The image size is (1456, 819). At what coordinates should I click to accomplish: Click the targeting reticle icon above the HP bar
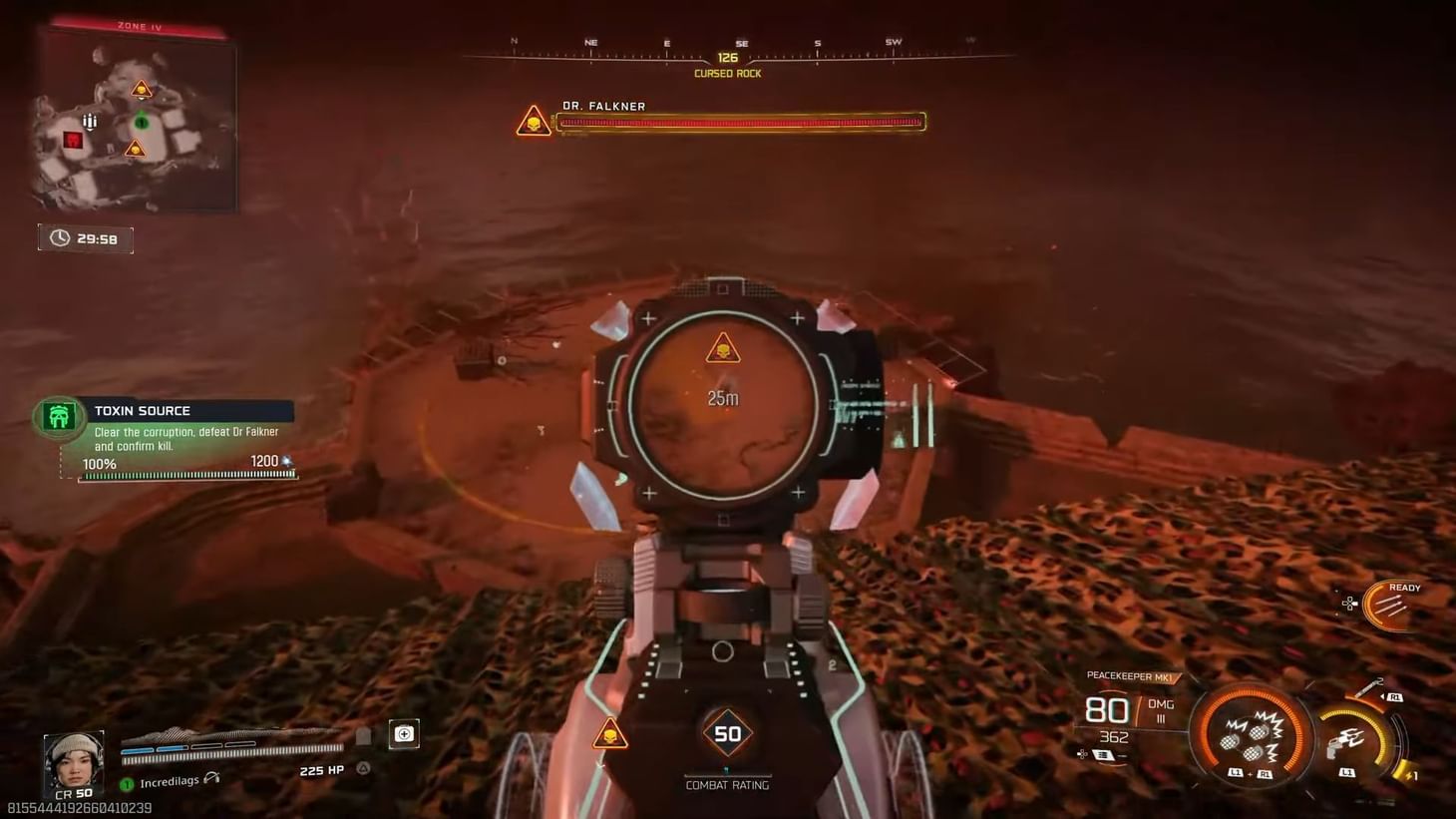pos(404,733)
